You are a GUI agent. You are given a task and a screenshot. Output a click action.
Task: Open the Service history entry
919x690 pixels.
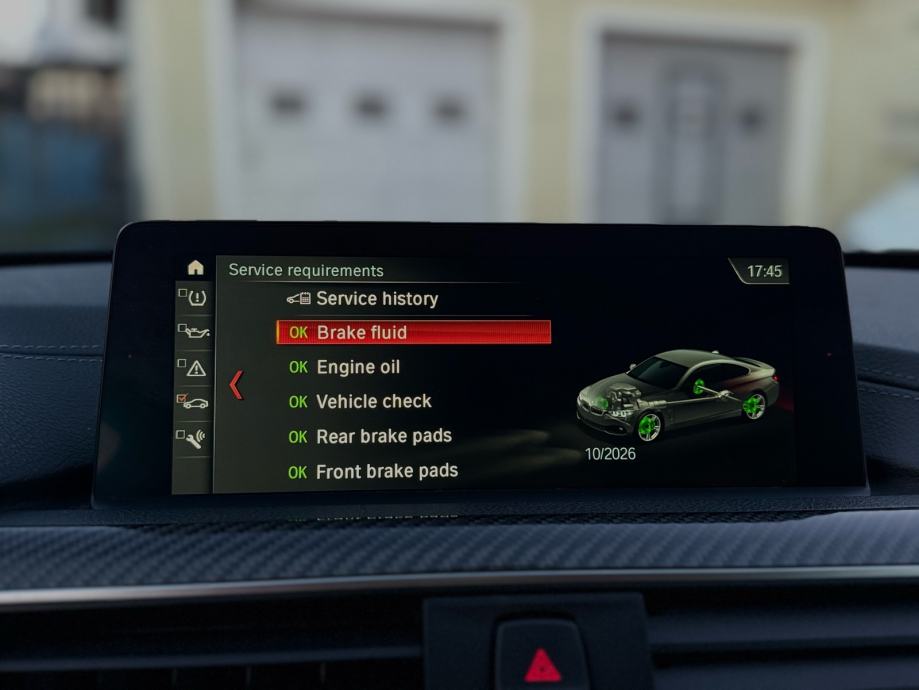click(x=376, y=298)
